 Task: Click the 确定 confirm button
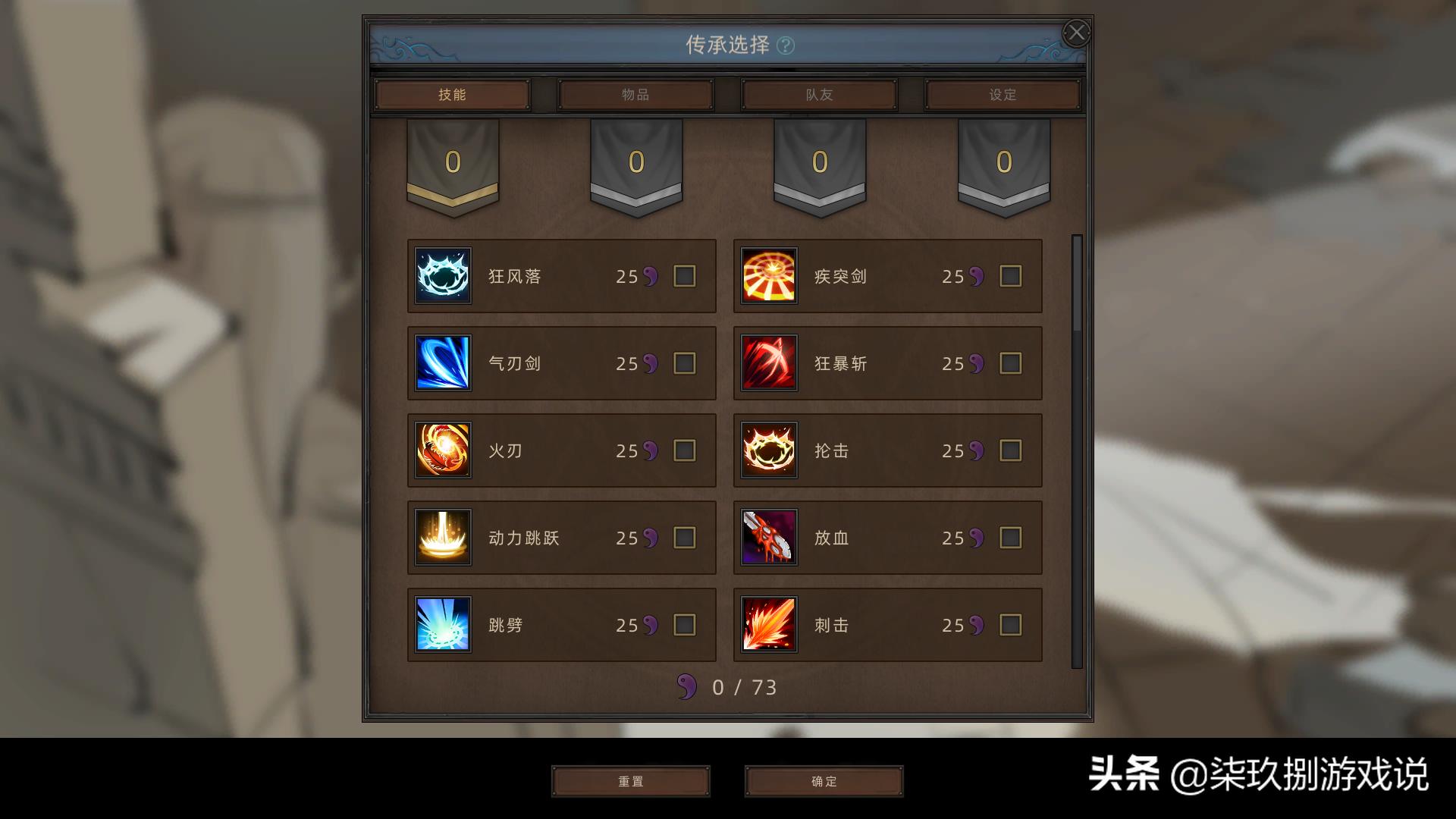click(x=825, y=781)
